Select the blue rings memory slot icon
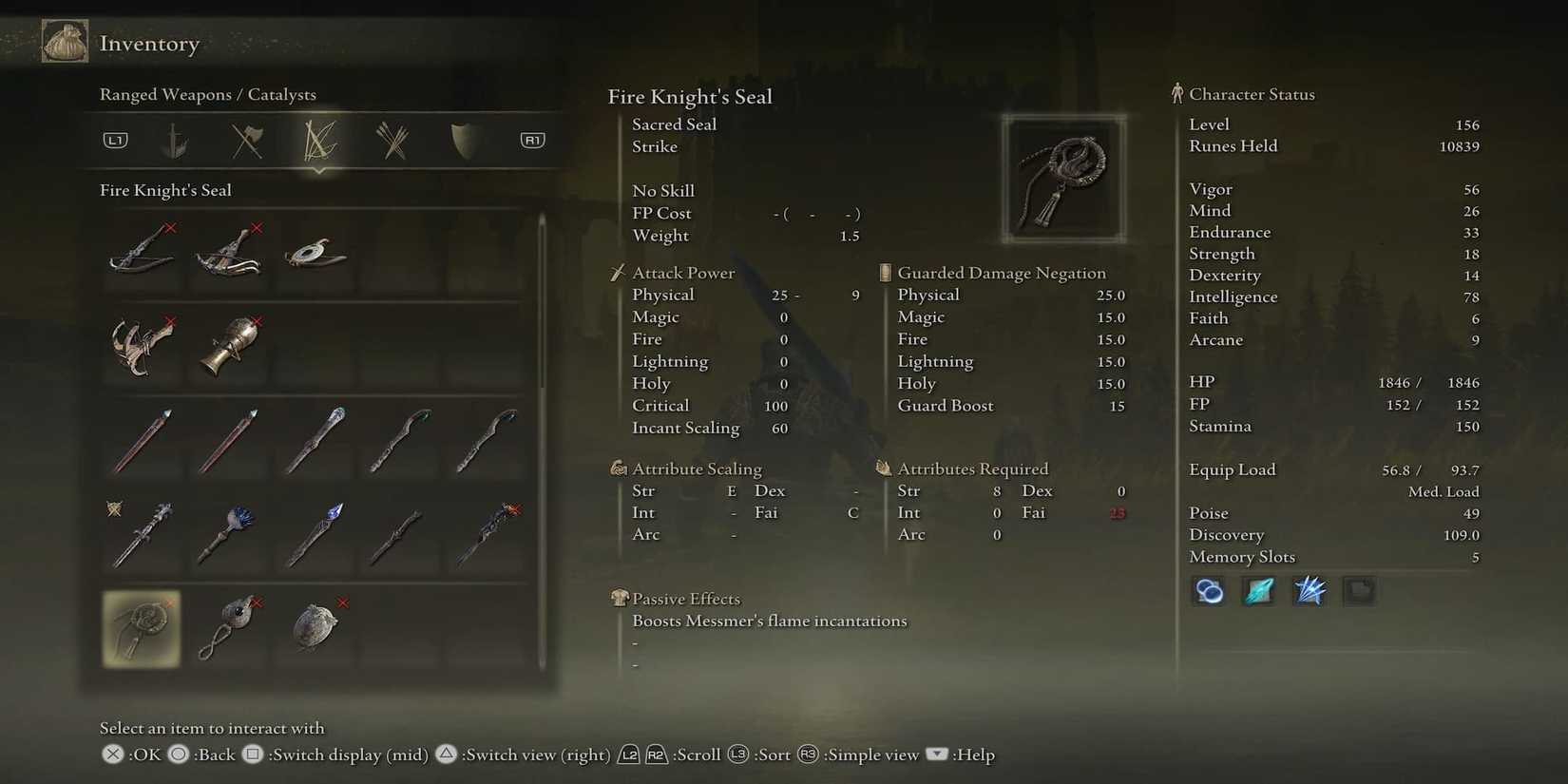The width and height of the screenshot is (1568, 784). click(1207, 590)
